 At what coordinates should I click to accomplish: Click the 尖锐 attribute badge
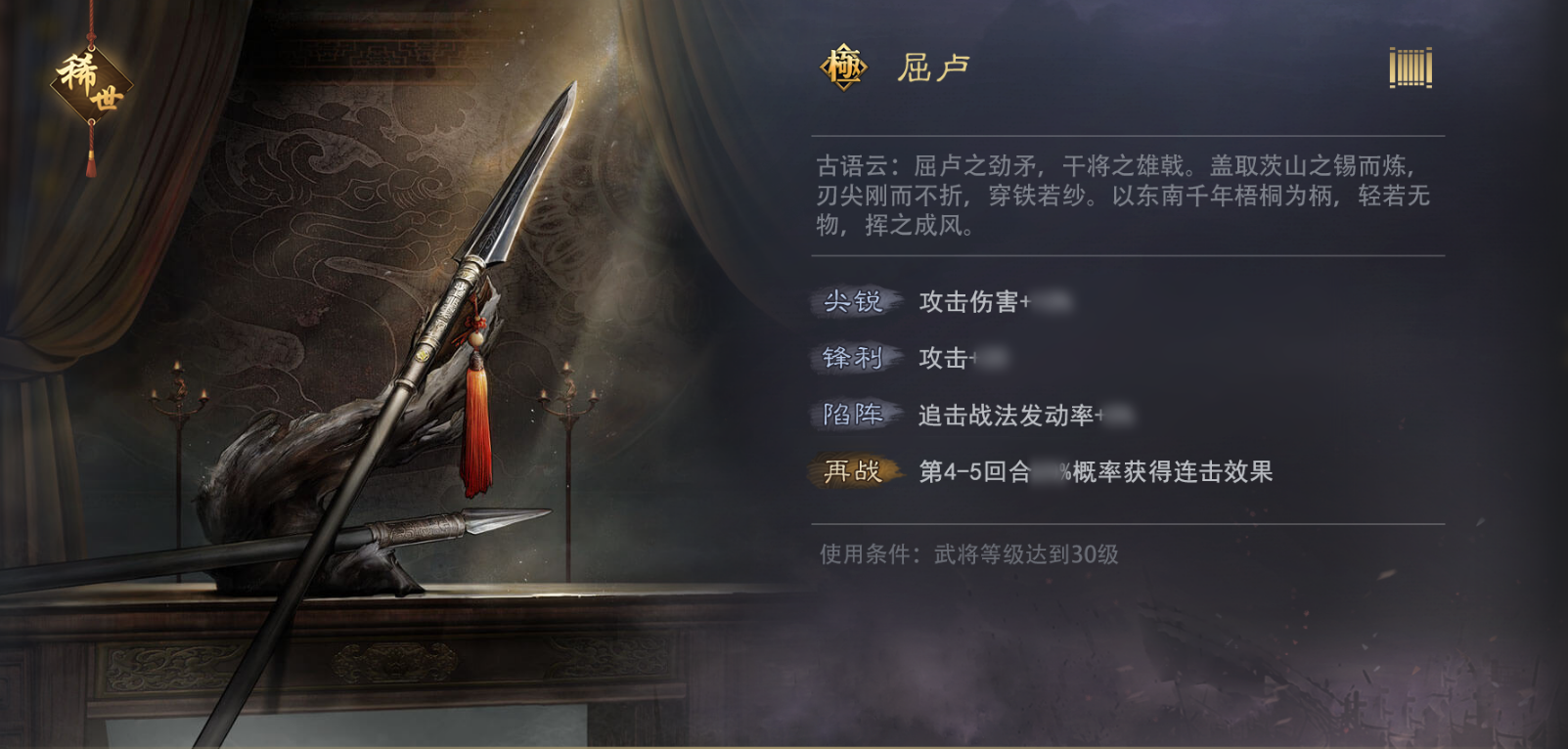click(x=853, y=303)
